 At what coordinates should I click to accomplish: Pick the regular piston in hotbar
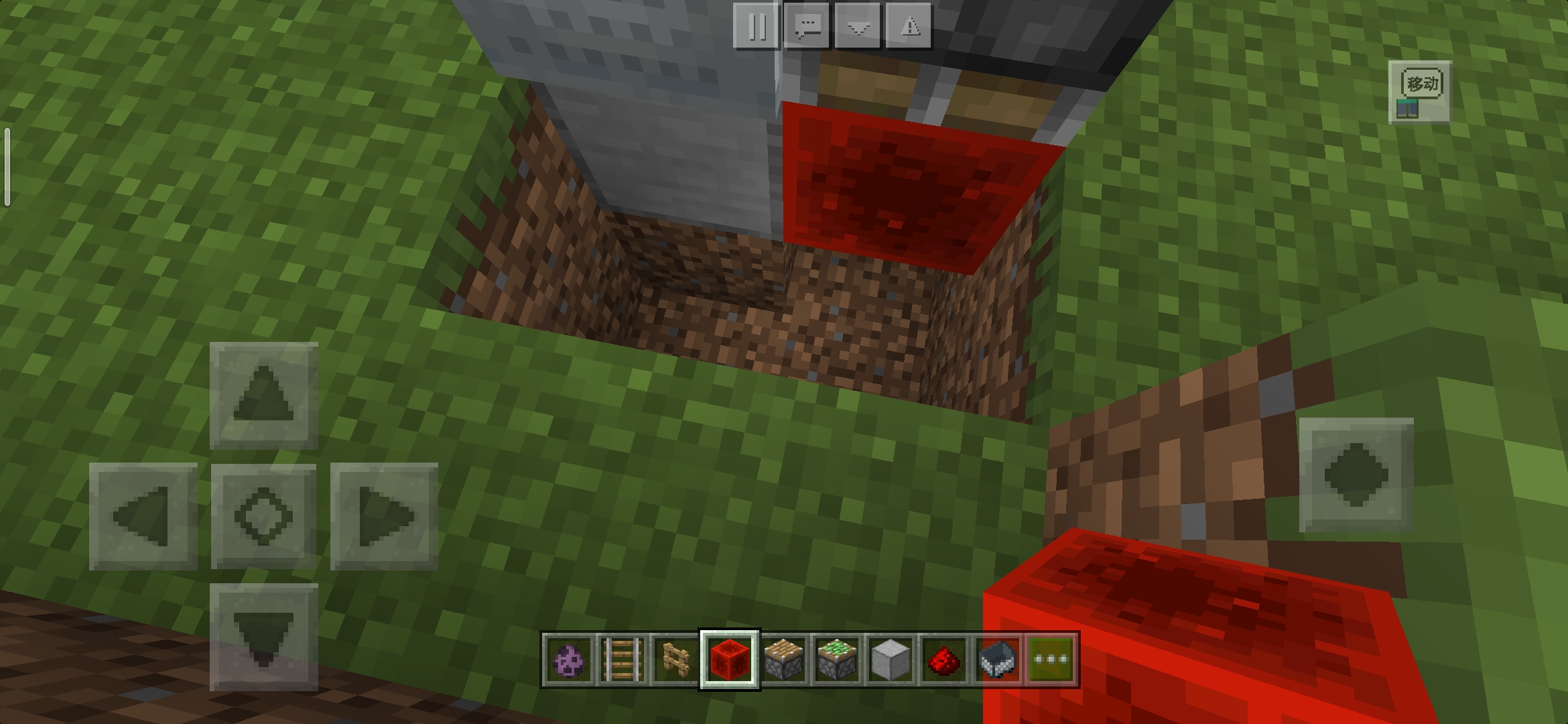[783, 660]
